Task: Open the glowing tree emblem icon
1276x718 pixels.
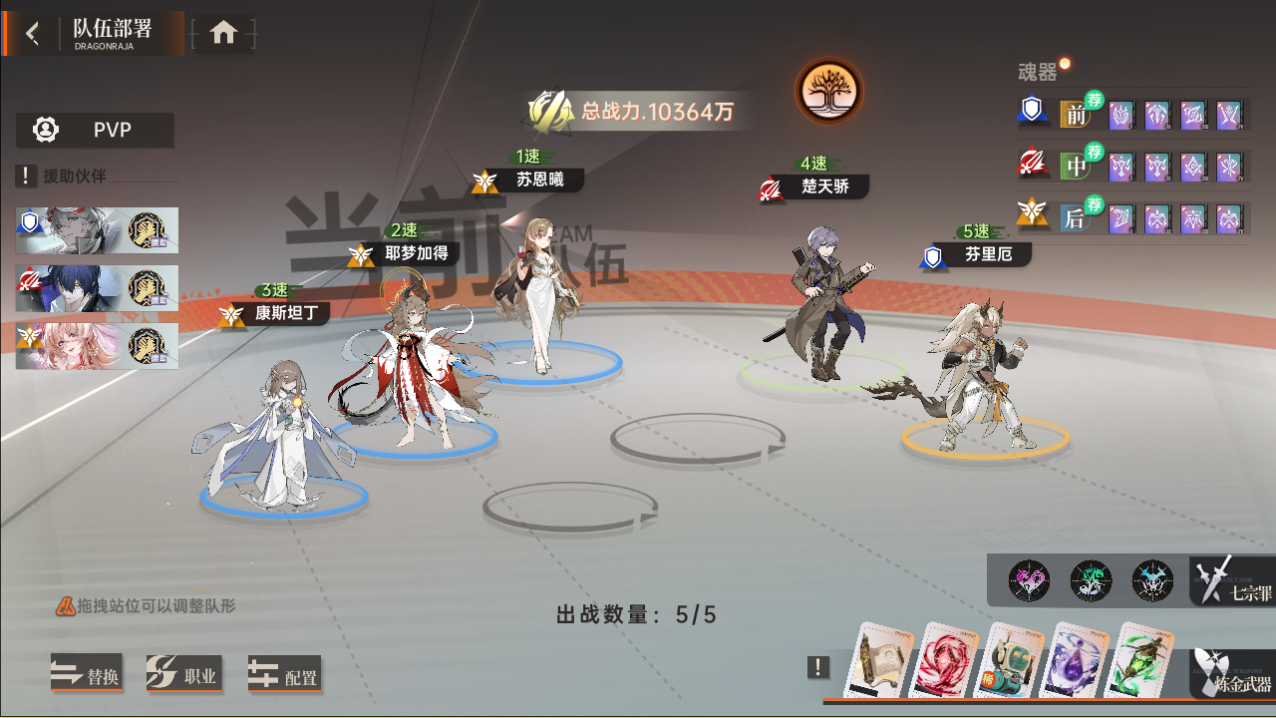Action: point(828,91)
